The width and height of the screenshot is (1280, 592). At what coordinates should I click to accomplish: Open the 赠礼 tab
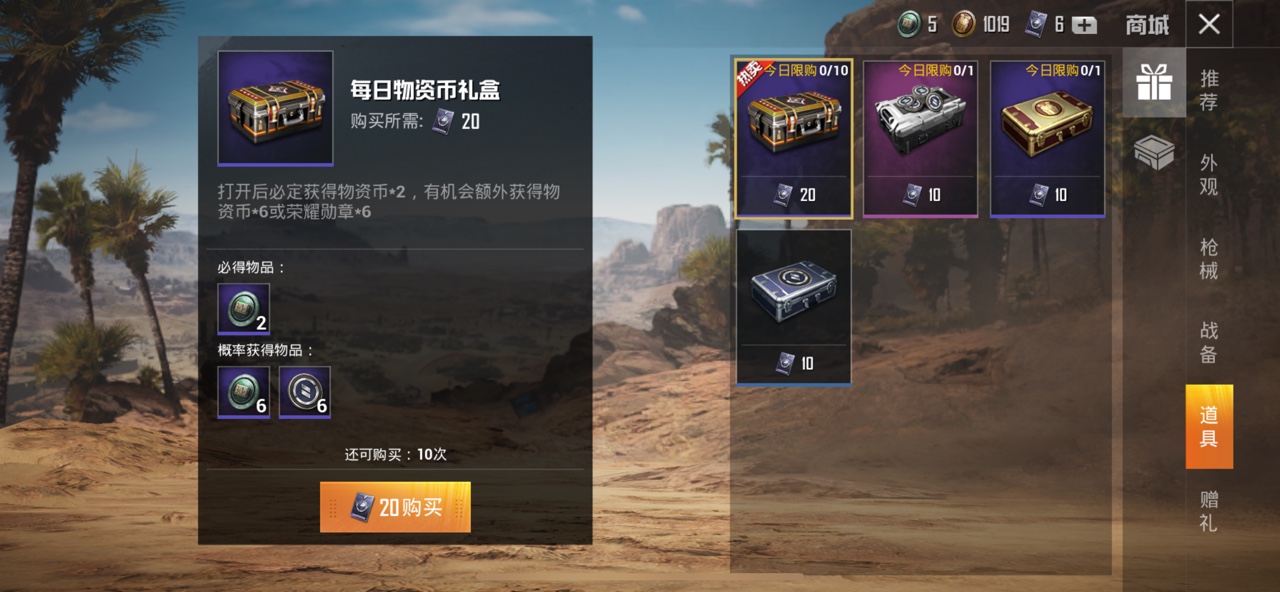(1209, 511)
